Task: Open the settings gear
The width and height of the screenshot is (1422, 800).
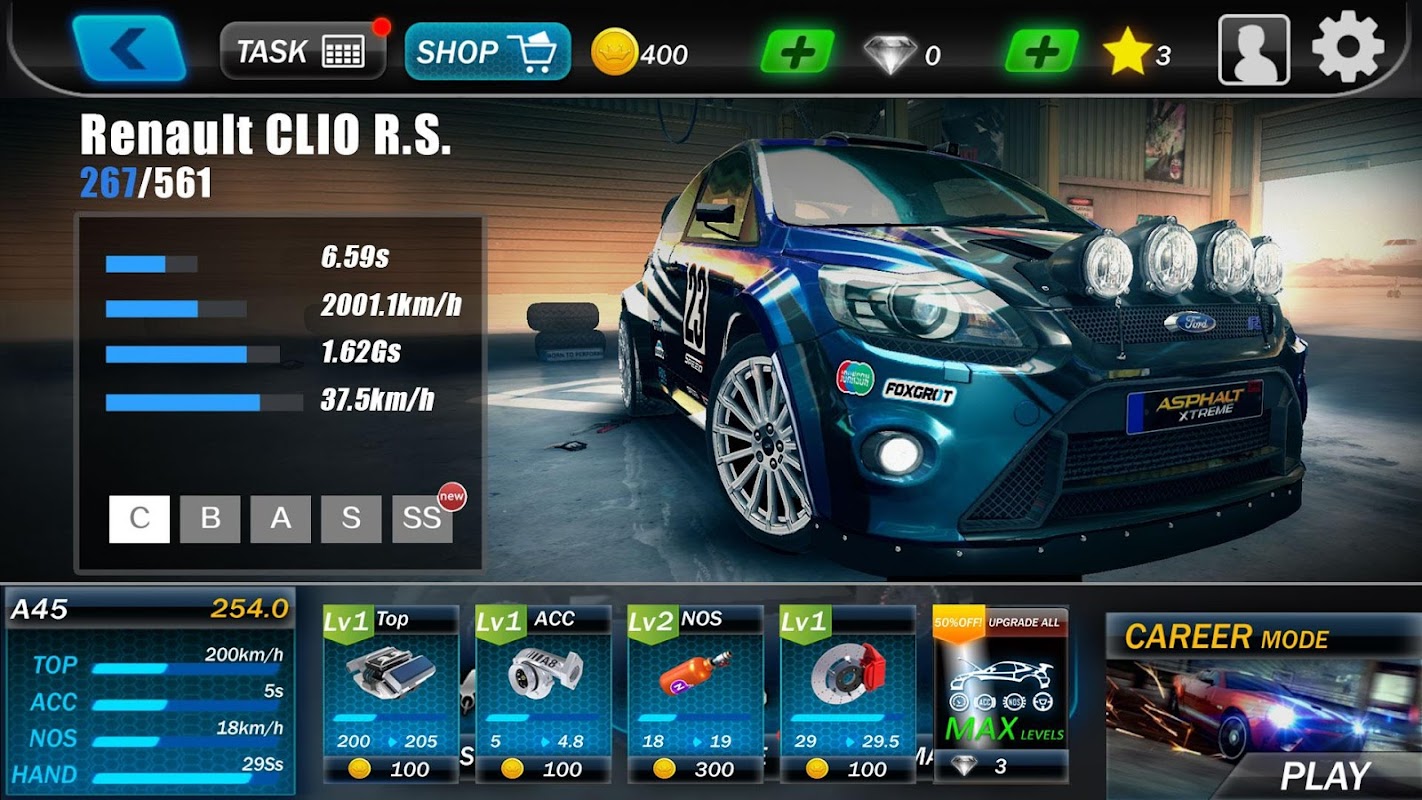Action: click(1347, 47)
